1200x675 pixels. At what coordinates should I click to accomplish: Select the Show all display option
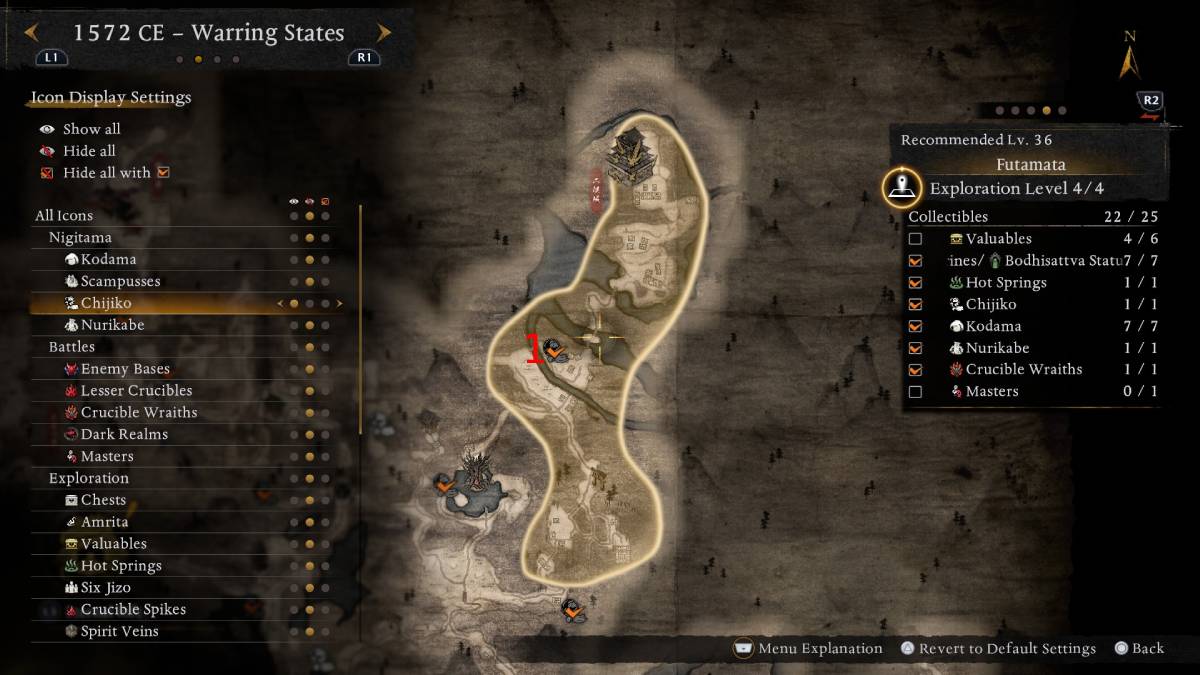click(x=91, y=129)
